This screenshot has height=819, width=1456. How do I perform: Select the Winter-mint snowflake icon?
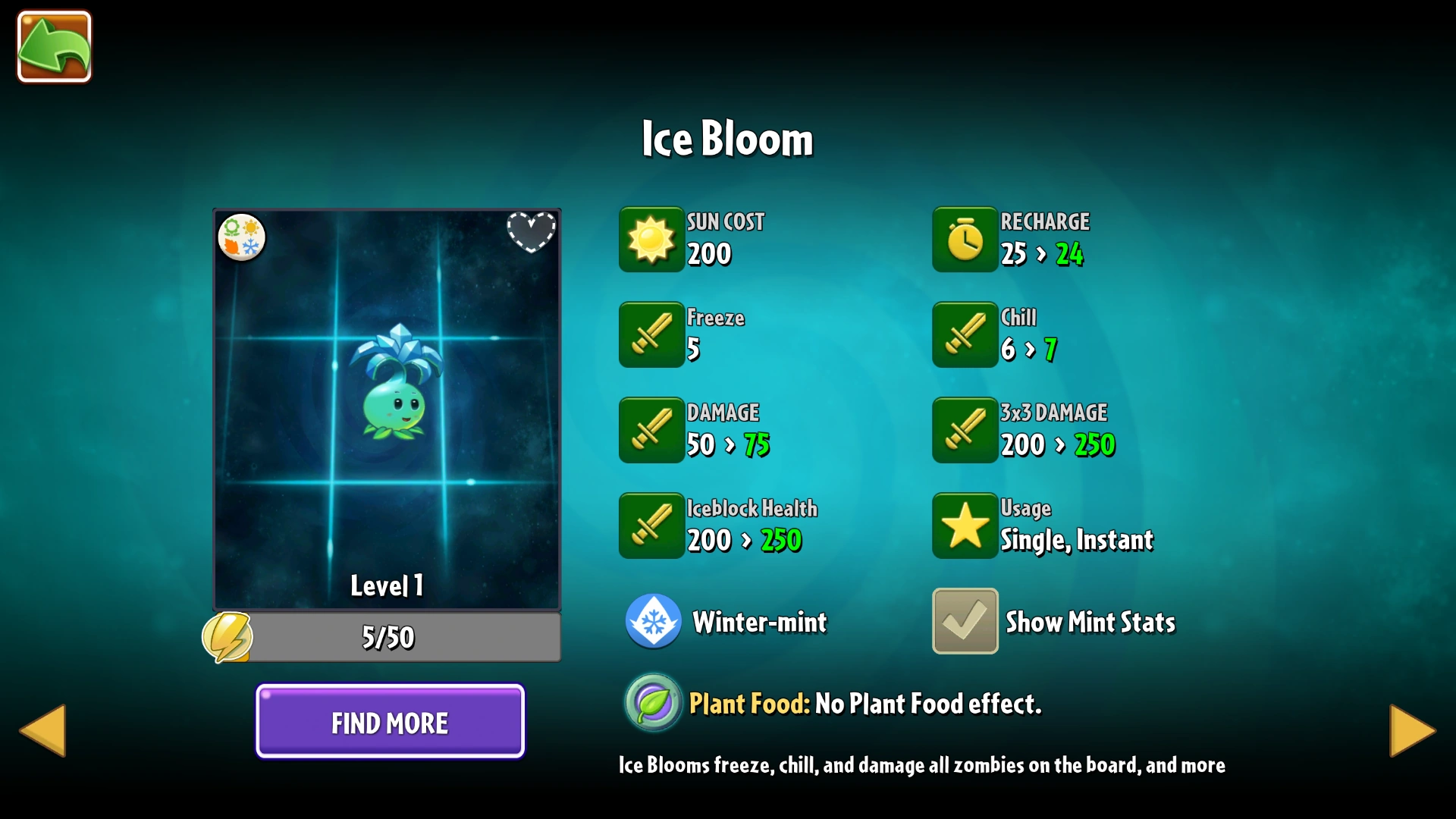(653, 620)
